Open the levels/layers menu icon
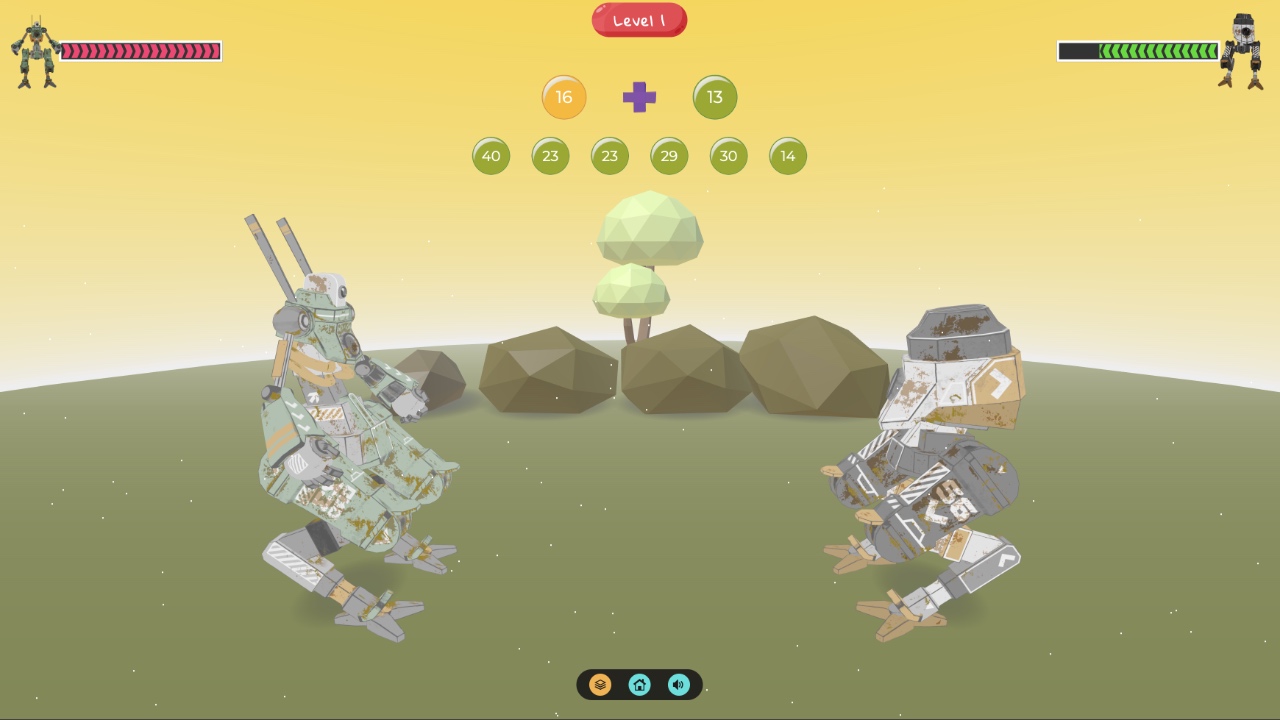The image size is (1280, 720). 600,685
